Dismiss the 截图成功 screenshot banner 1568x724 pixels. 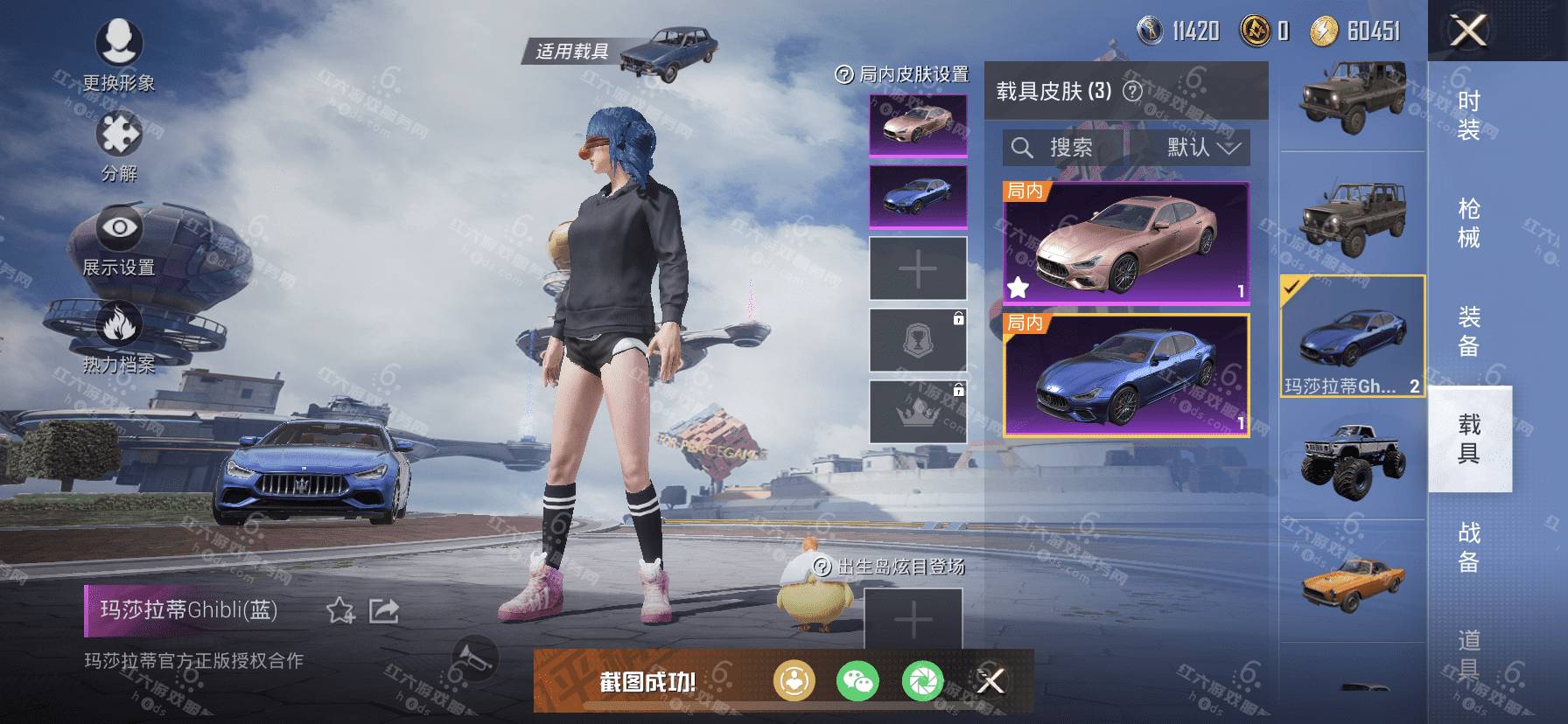pyautogui.click(x=990, y=680)
